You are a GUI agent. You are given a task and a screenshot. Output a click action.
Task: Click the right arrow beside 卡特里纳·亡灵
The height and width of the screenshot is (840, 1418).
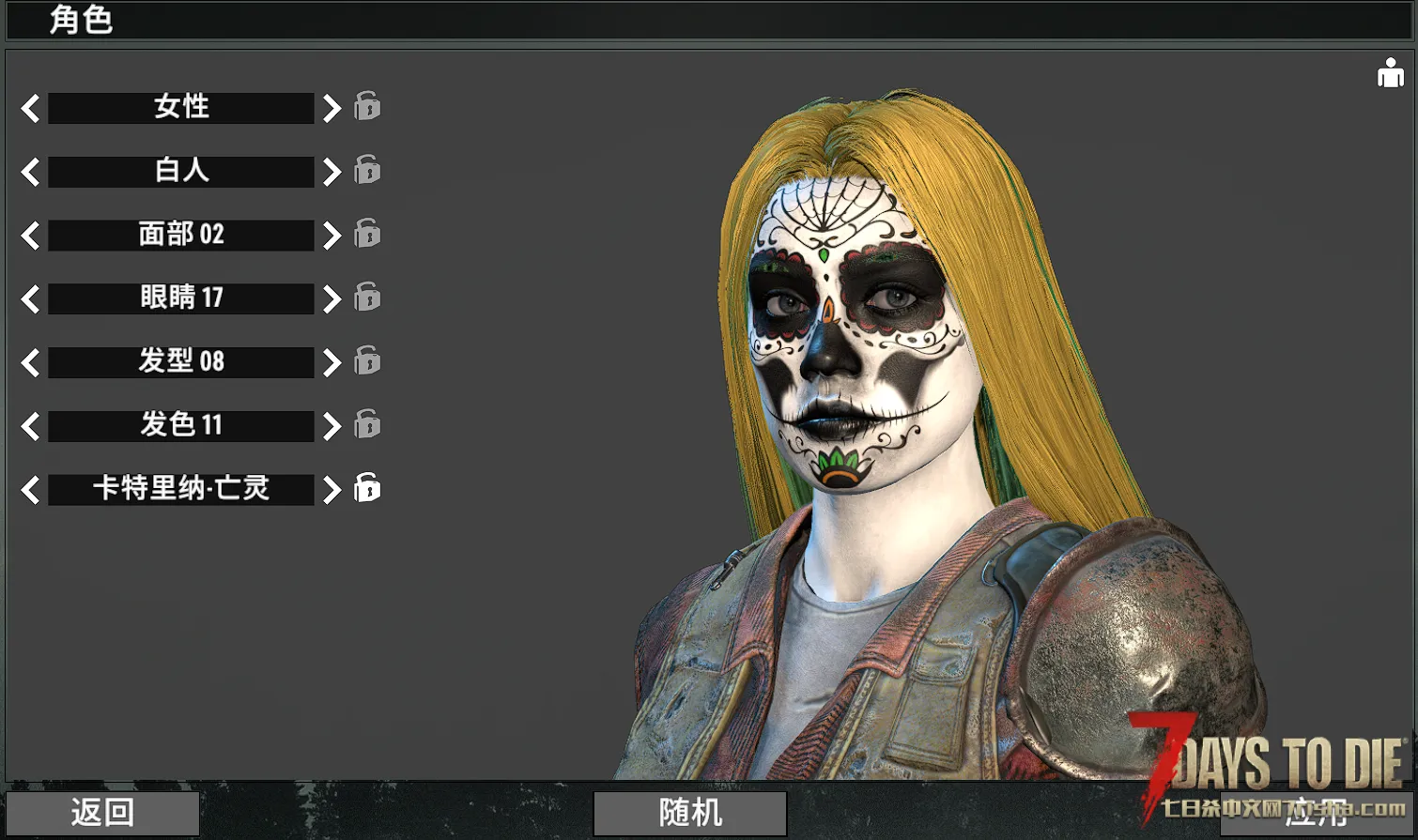pos(331,489)
